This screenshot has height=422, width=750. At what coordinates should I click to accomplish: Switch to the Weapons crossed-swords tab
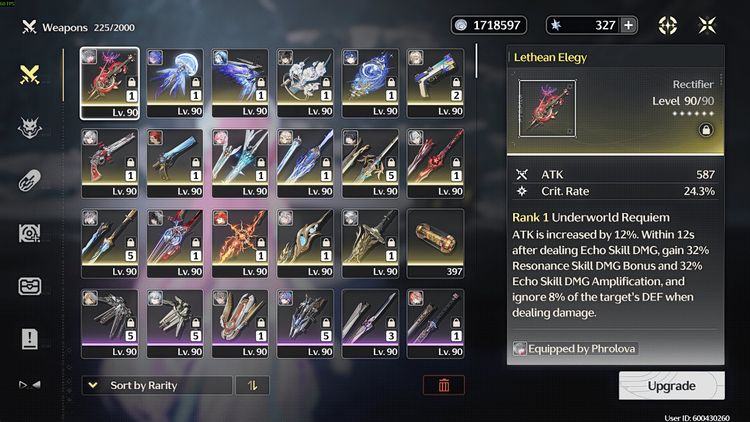tap(29, 74)
